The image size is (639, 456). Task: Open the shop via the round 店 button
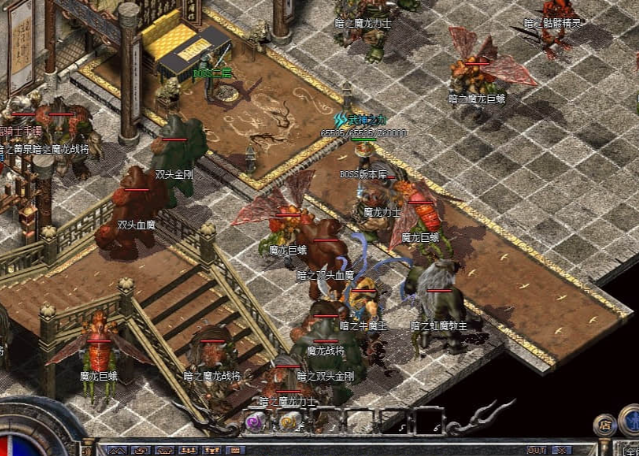604,423
